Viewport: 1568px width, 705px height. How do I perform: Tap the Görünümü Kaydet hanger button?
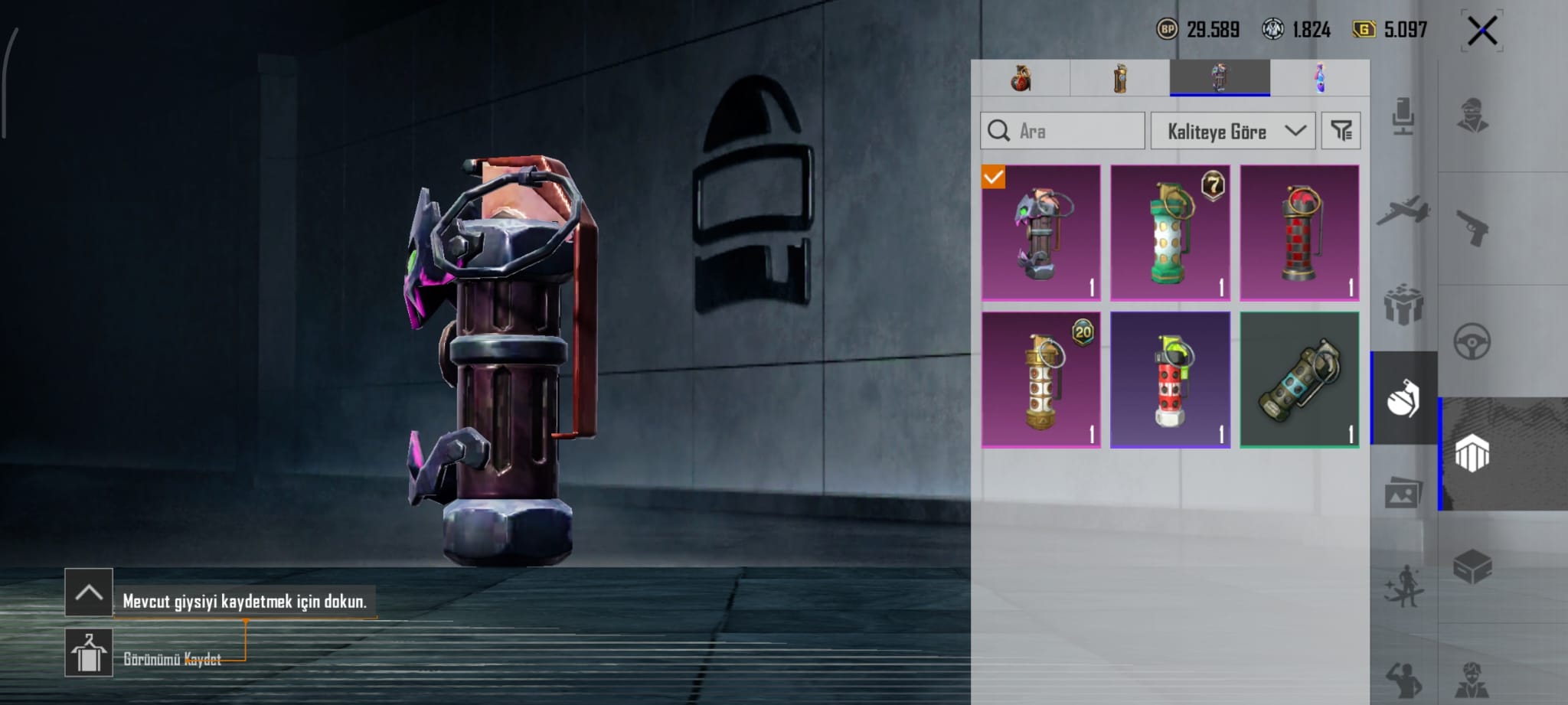89,653
